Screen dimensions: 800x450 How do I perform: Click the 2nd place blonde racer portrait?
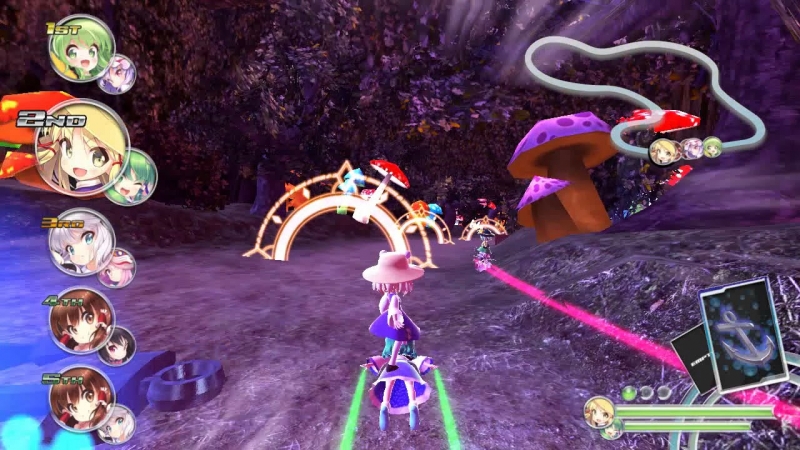click(x=80, y=148)
